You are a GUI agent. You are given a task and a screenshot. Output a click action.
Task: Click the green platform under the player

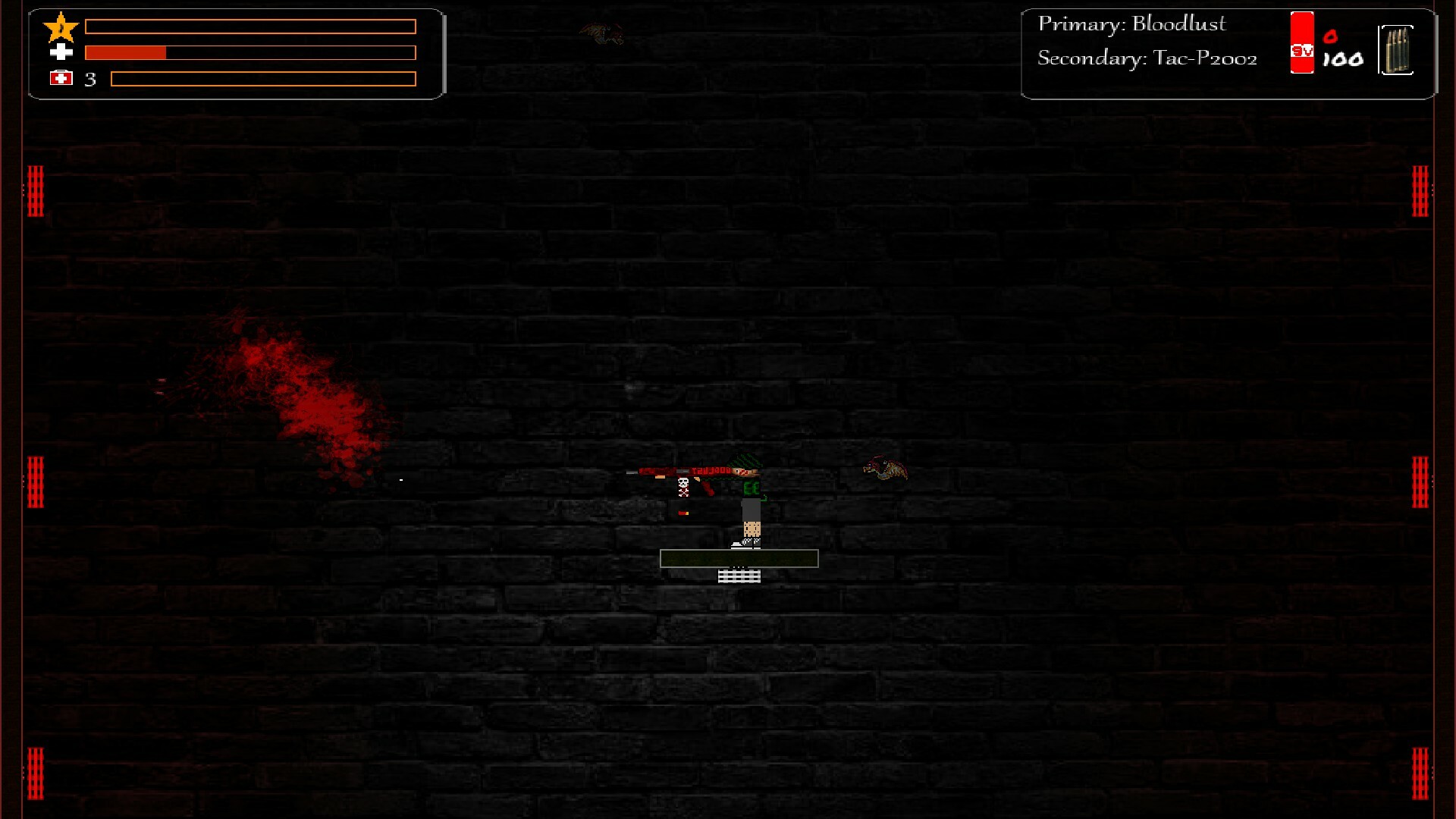pos(739,558)
